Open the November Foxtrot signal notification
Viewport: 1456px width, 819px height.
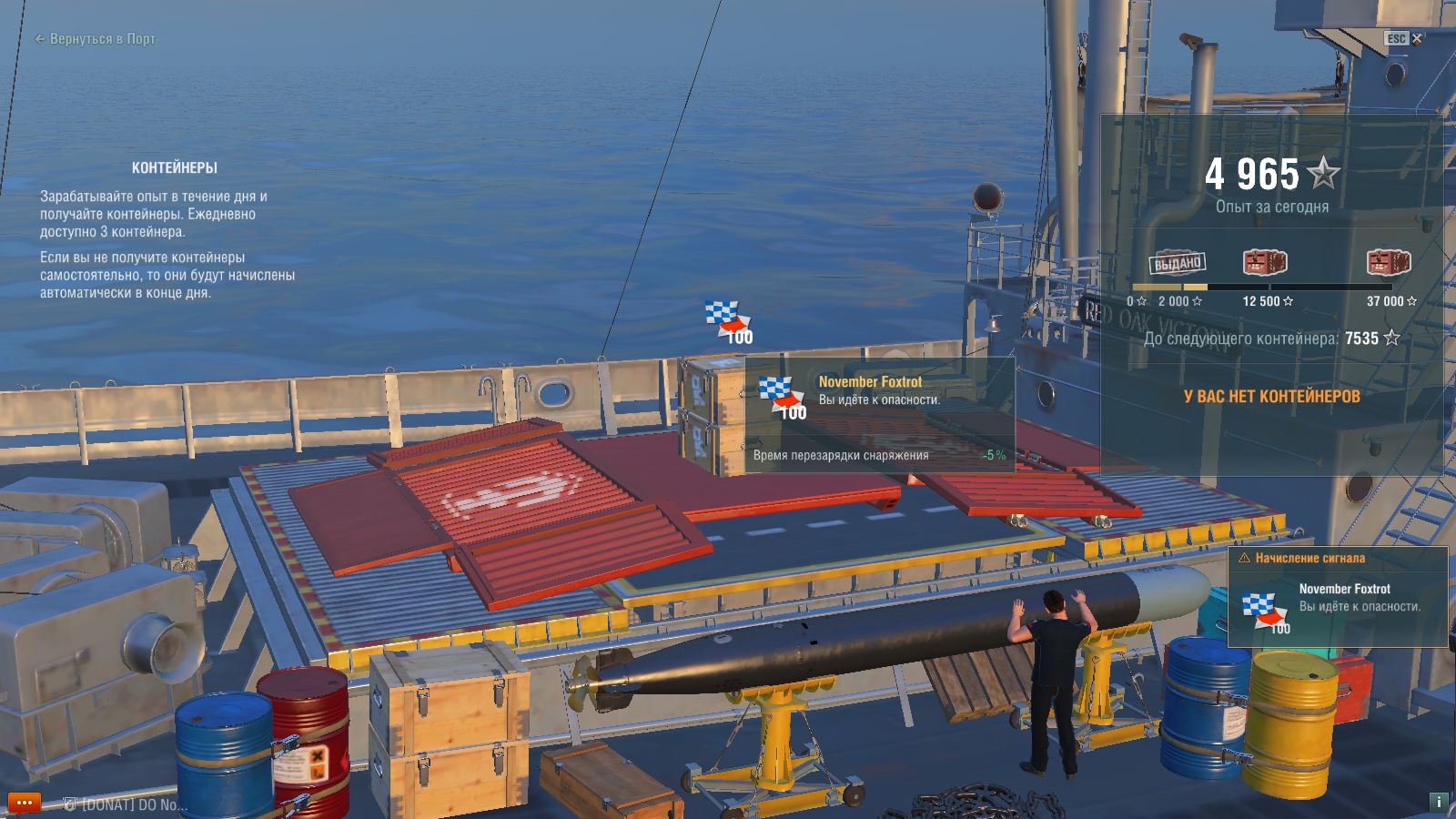(1337, 597)
